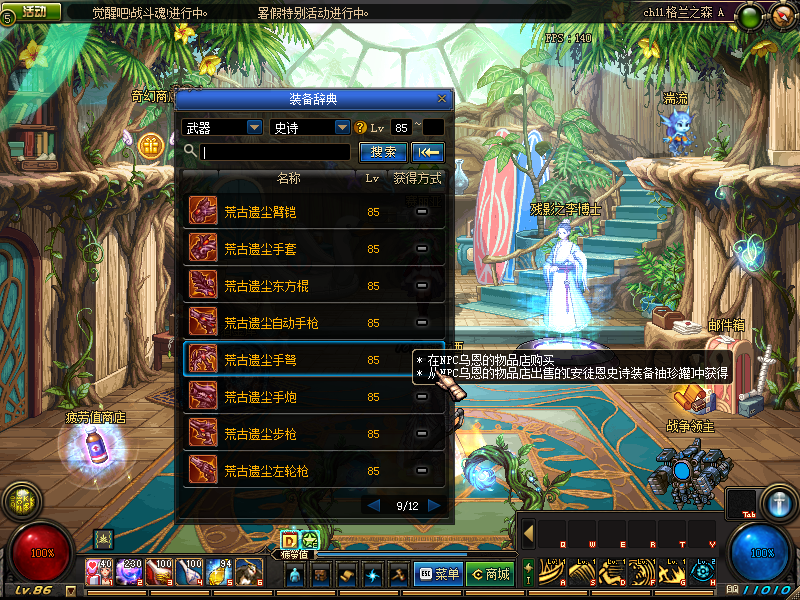Go to the next dictionary page
The width and height of the screenshot is (800, 600).
(x=434, y=506)
